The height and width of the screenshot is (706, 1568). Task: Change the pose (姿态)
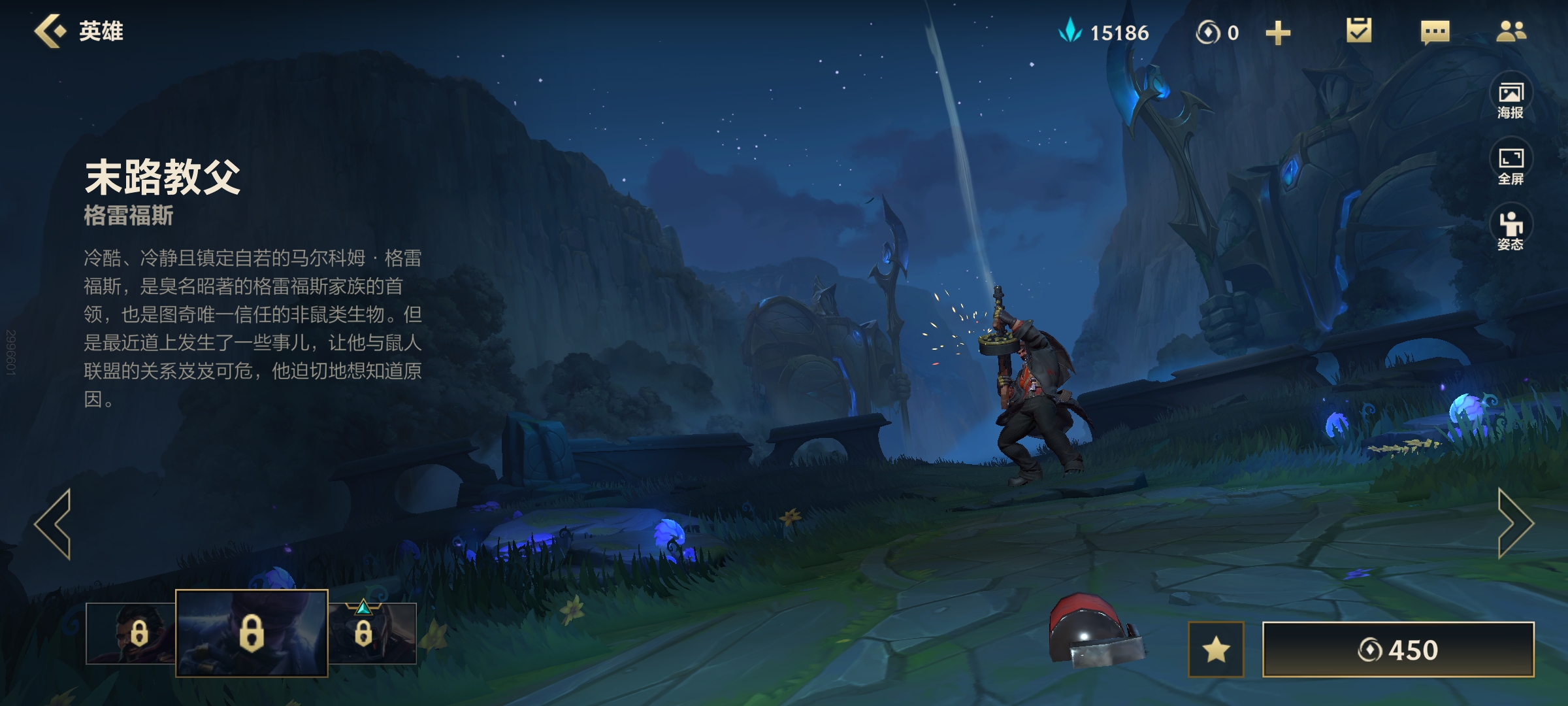[1511, 231]
